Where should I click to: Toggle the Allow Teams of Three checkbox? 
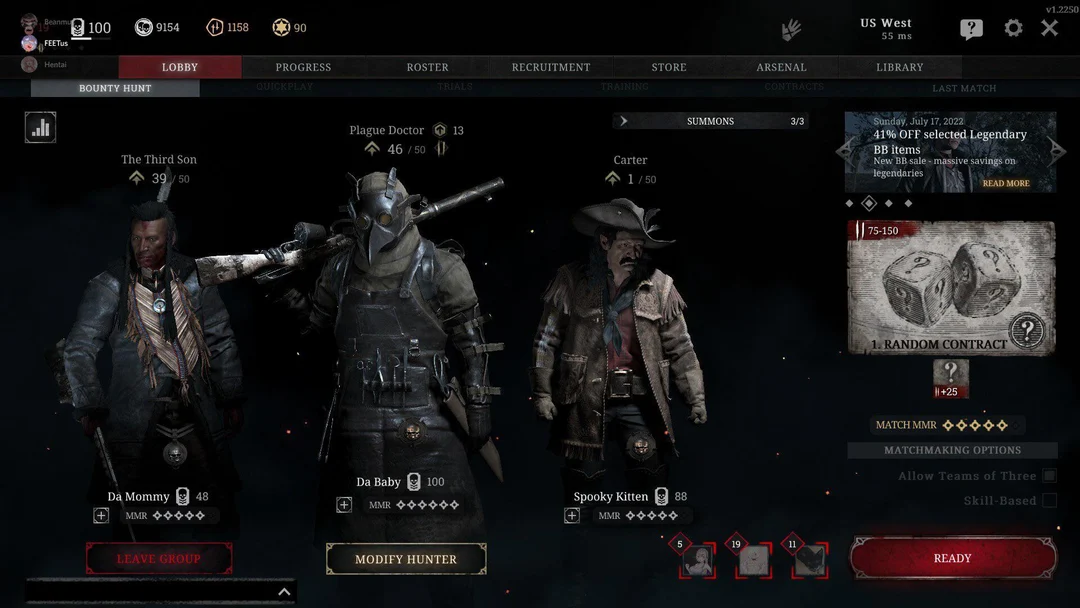1049,476
